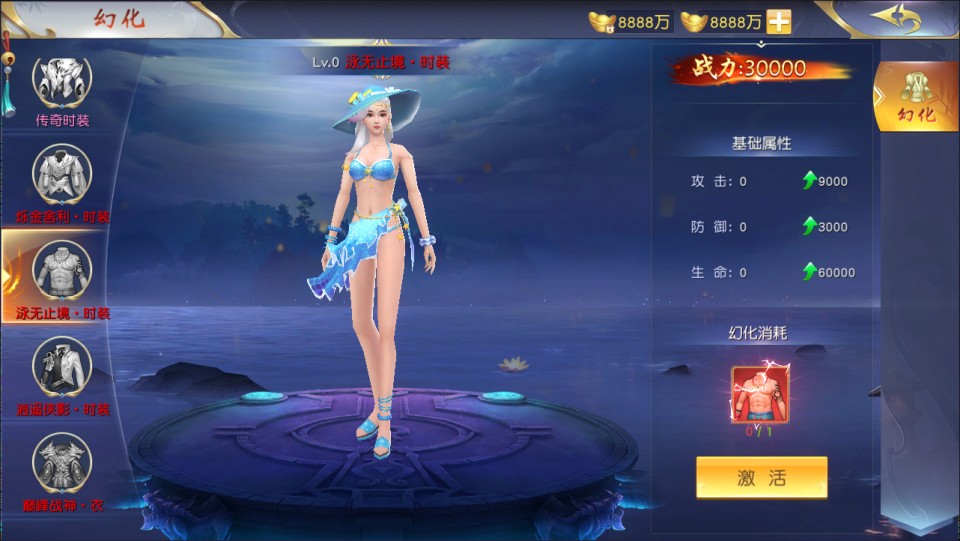
Task: Open the 幻化 side tab
Action: click(x=916, y=97)
